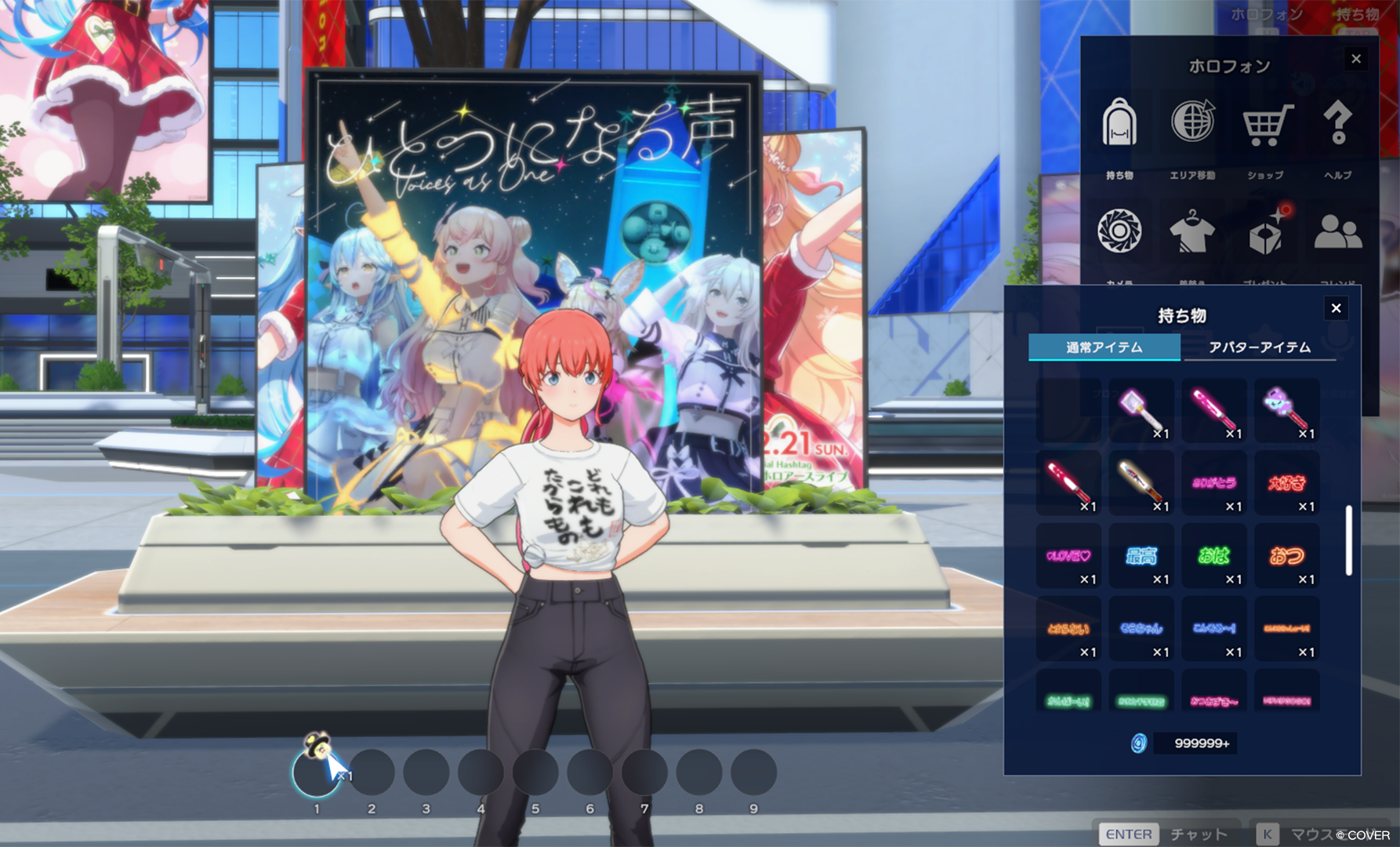Viewport: 1400px width, 847px height.
Task: Click the inventory list scrollbar
Action: [1348, 540]
